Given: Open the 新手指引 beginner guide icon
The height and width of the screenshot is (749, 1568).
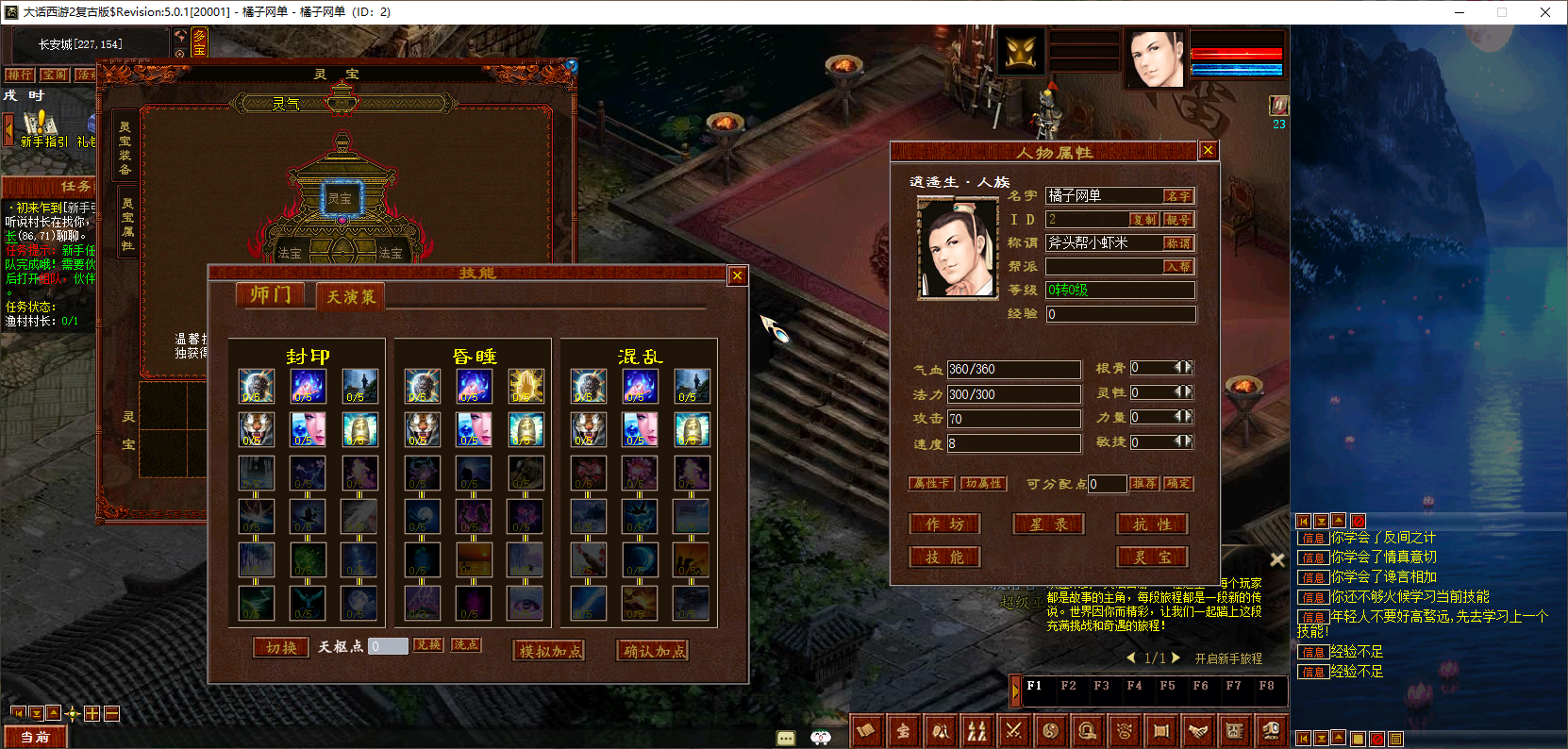Looking at the screenshot, I should (x=41, y=130).
